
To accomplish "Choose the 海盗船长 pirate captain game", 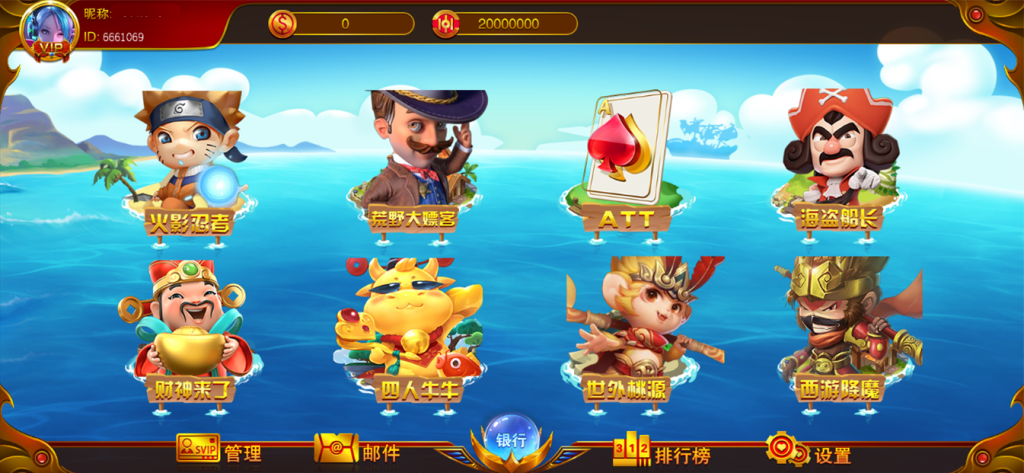I will [838, 160].
